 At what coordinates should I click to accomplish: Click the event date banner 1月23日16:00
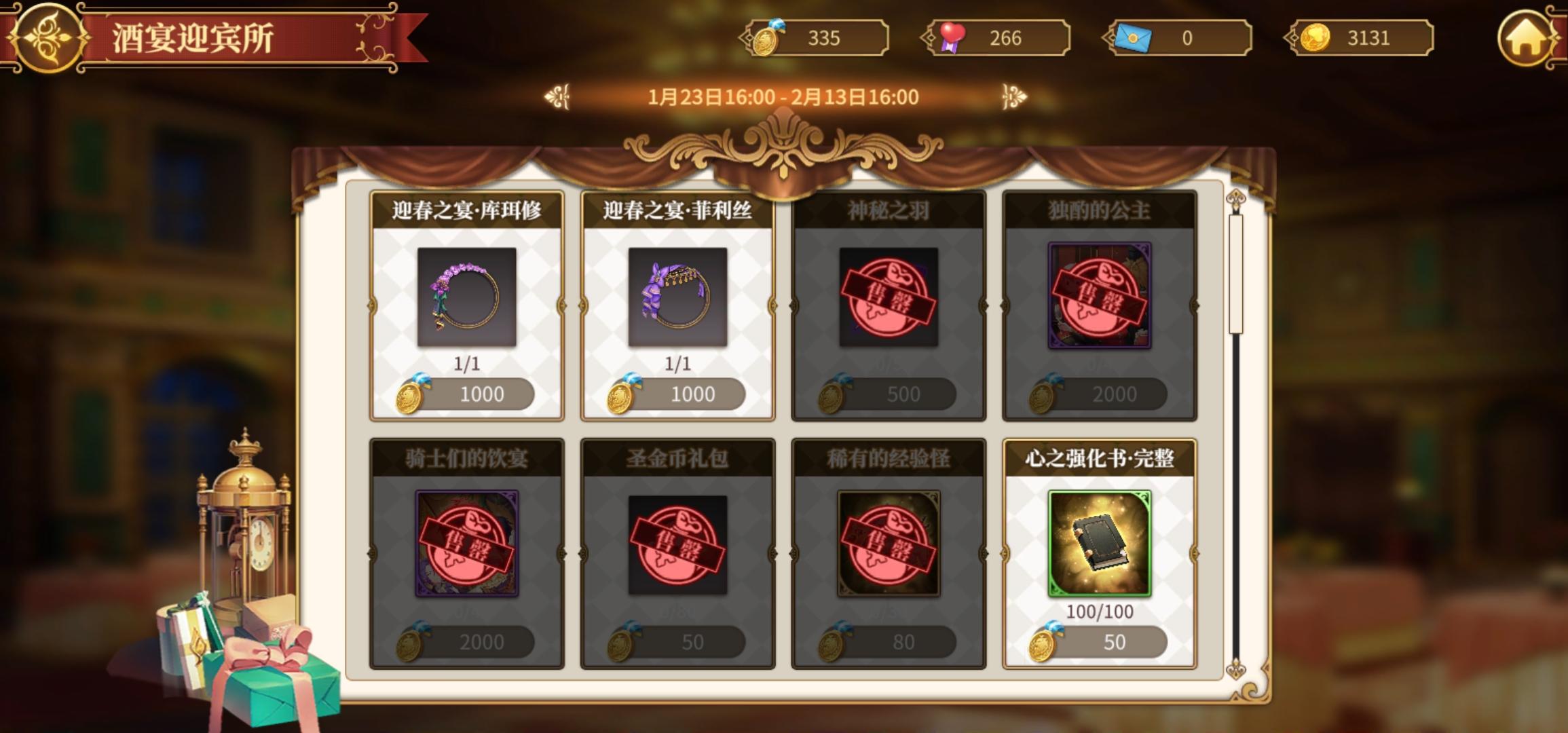tap(784, 96)
